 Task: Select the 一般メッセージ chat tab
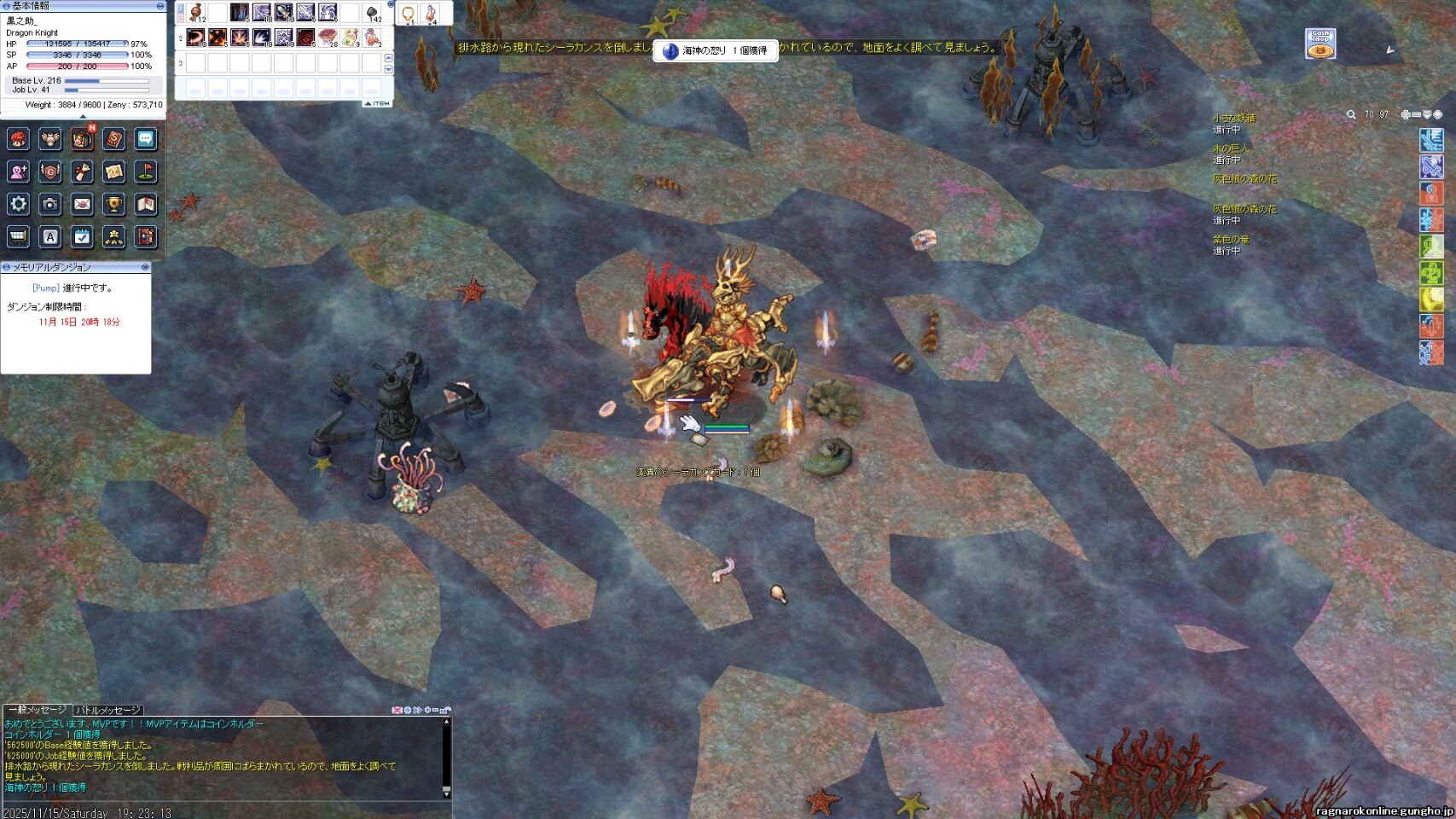tap(37, 710)
